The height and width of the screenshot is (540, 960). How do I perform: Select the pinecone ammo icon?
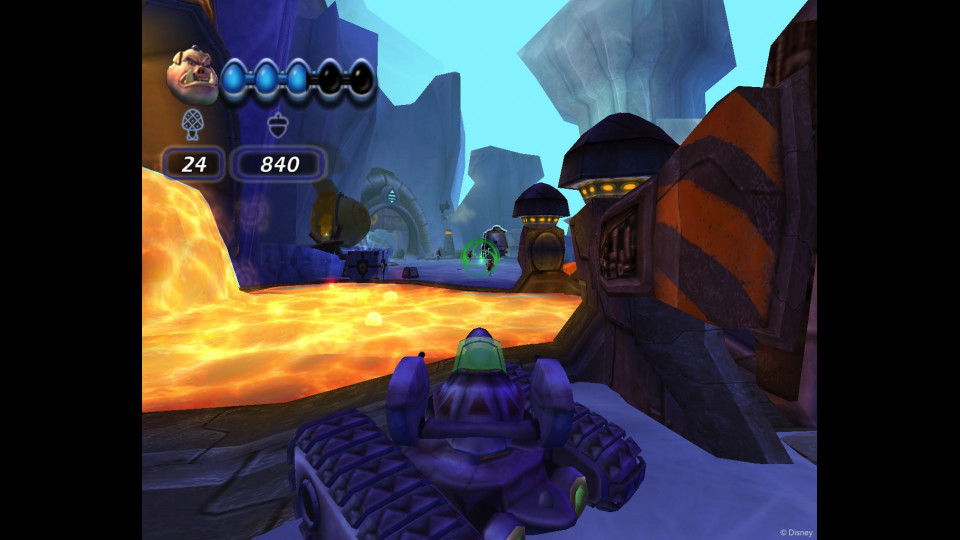(x=192, y=124)
